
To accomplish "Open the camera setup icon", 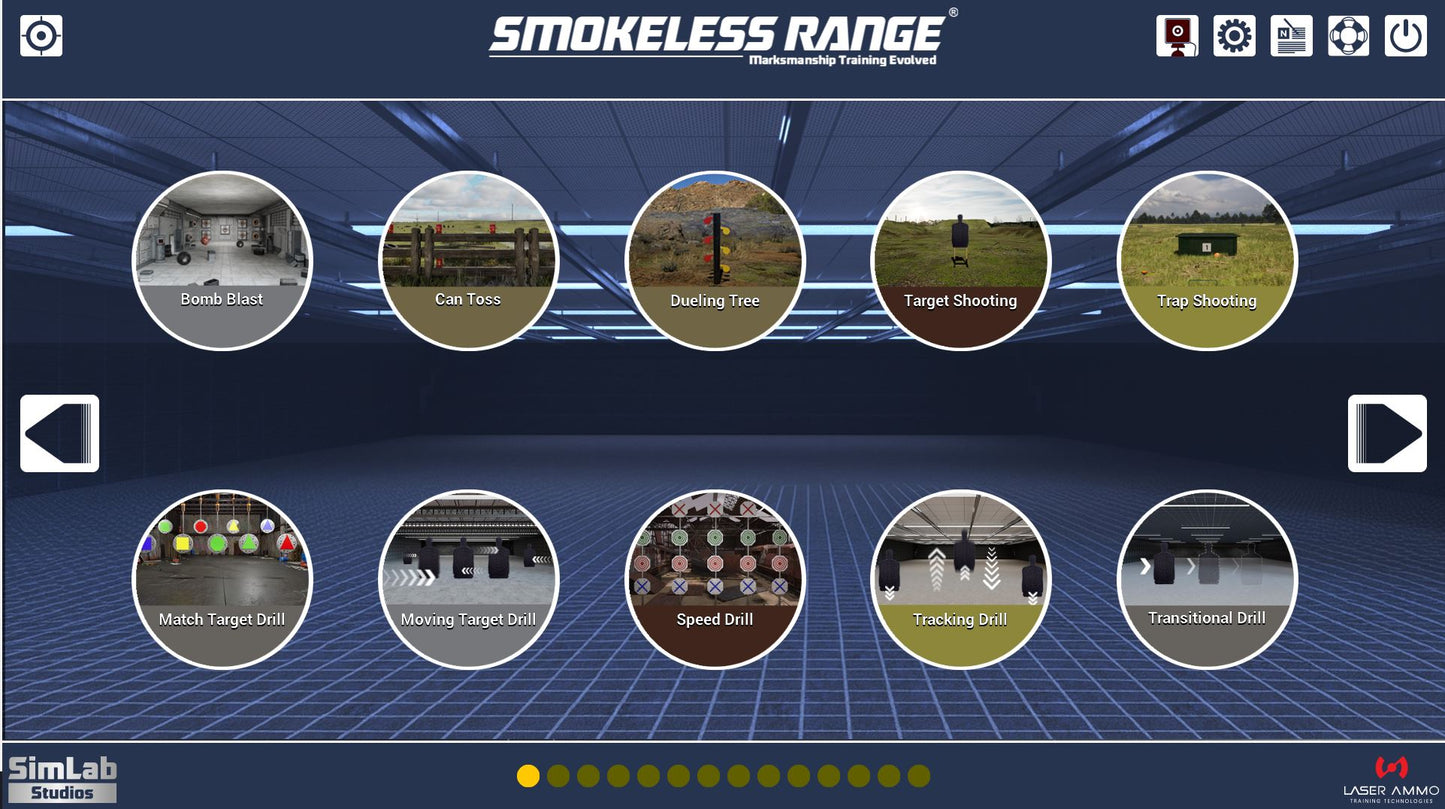I will click(1177, 35).
